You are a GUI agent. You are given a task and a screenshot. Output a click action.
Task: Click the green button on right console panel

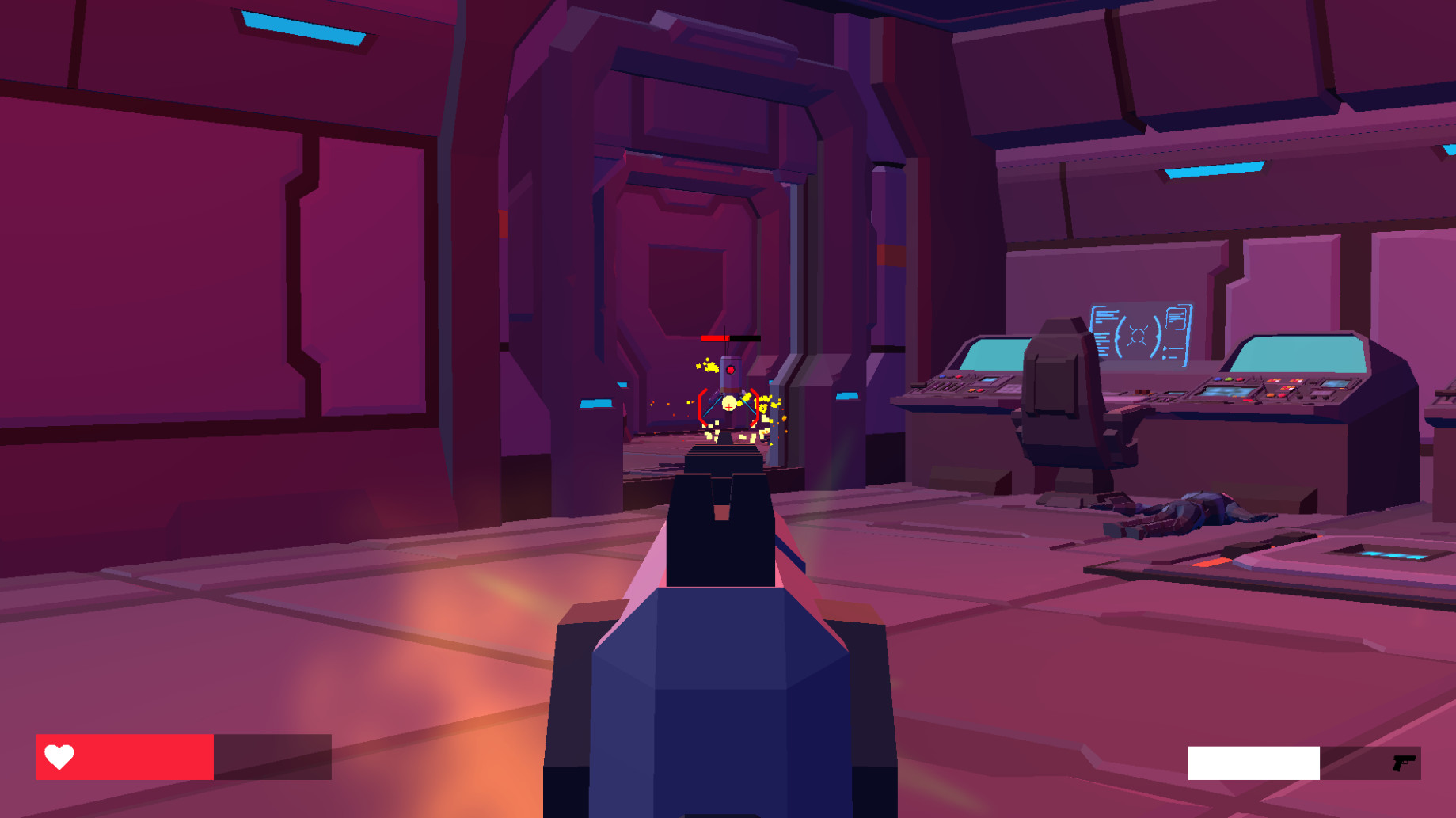(1228, 379)
